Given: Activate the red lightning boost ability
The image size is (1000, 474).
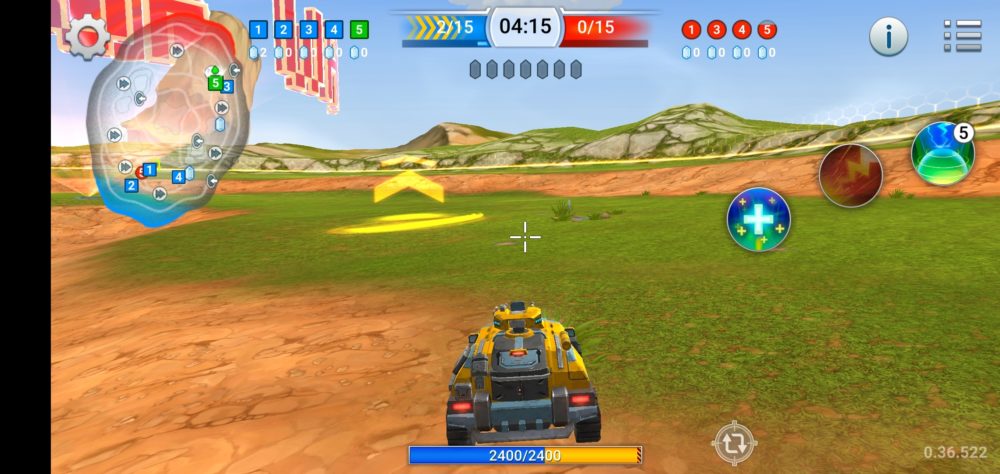Looking at the screenshot, I should (850, 175).
